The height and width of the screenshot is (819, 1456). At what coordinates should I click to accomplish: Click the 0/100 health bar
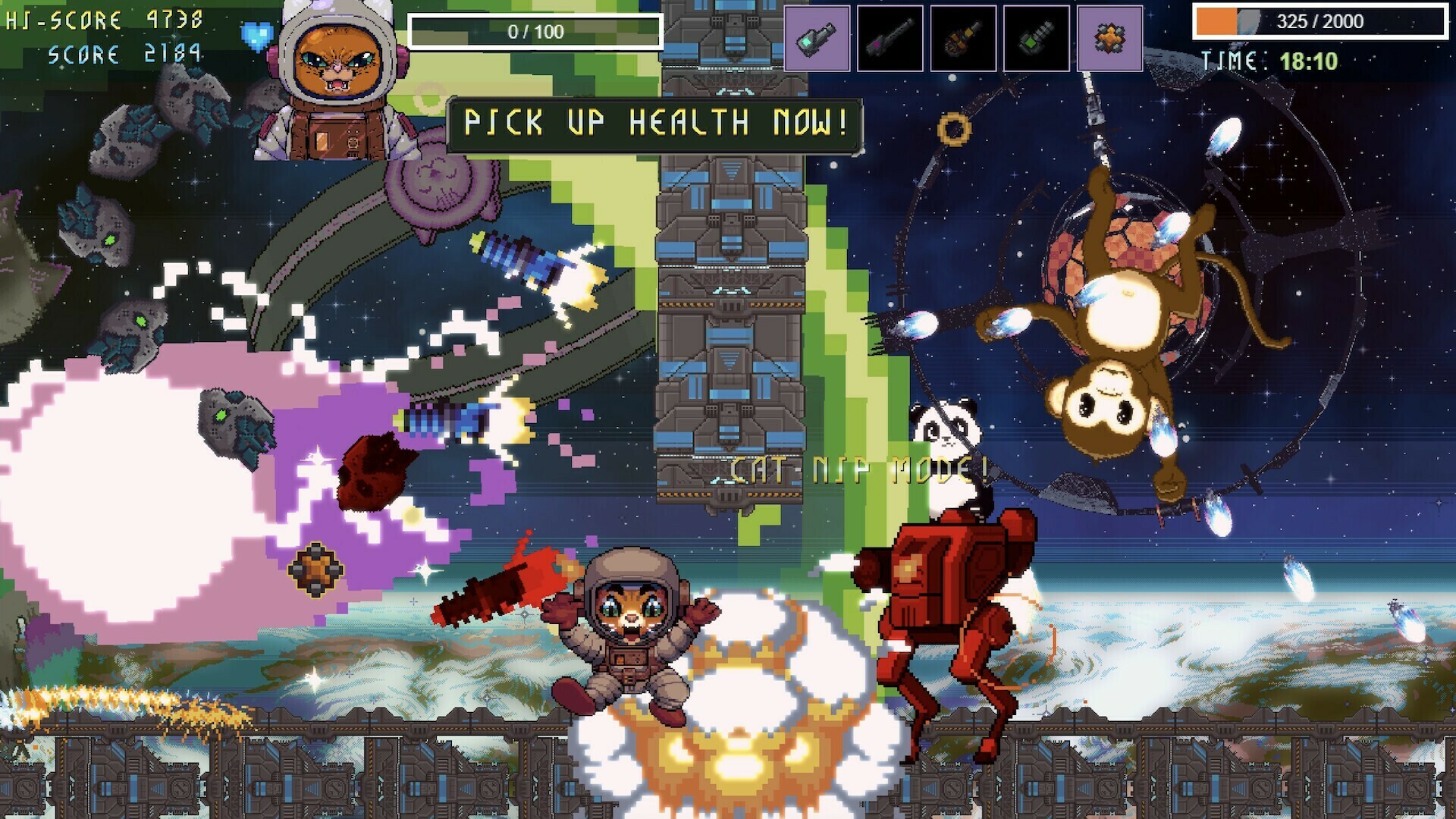tap(533, 30)
